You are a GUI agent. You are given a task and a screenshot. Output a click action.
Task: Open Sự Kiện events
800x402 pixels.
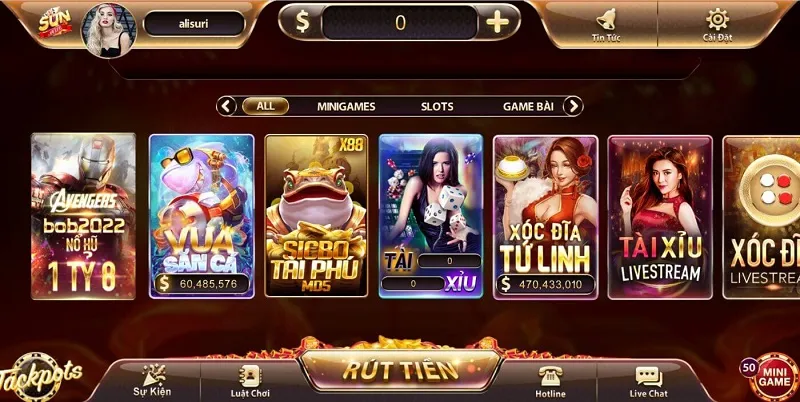click(x=153, y=380)
